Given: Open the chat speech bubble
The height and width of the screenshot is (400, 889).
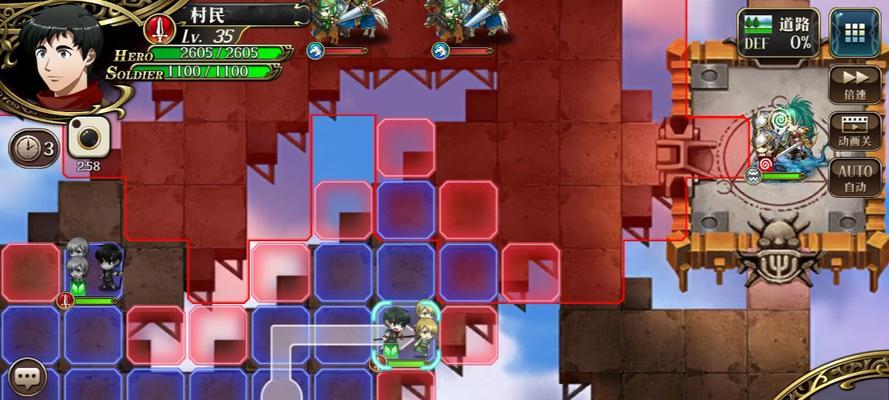Looking at the screenshot, I should point(27,378).
